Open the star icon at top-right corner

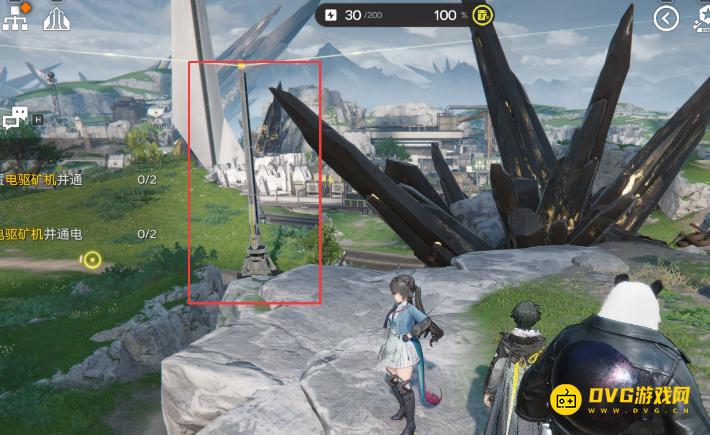tap(702, 17)
